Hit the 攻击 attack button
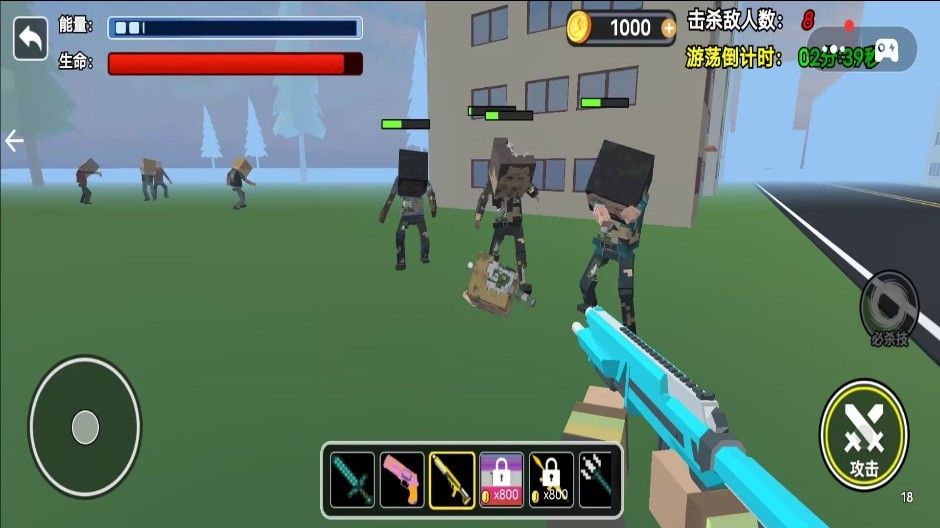The image size is (940, 528). [864, 434]
